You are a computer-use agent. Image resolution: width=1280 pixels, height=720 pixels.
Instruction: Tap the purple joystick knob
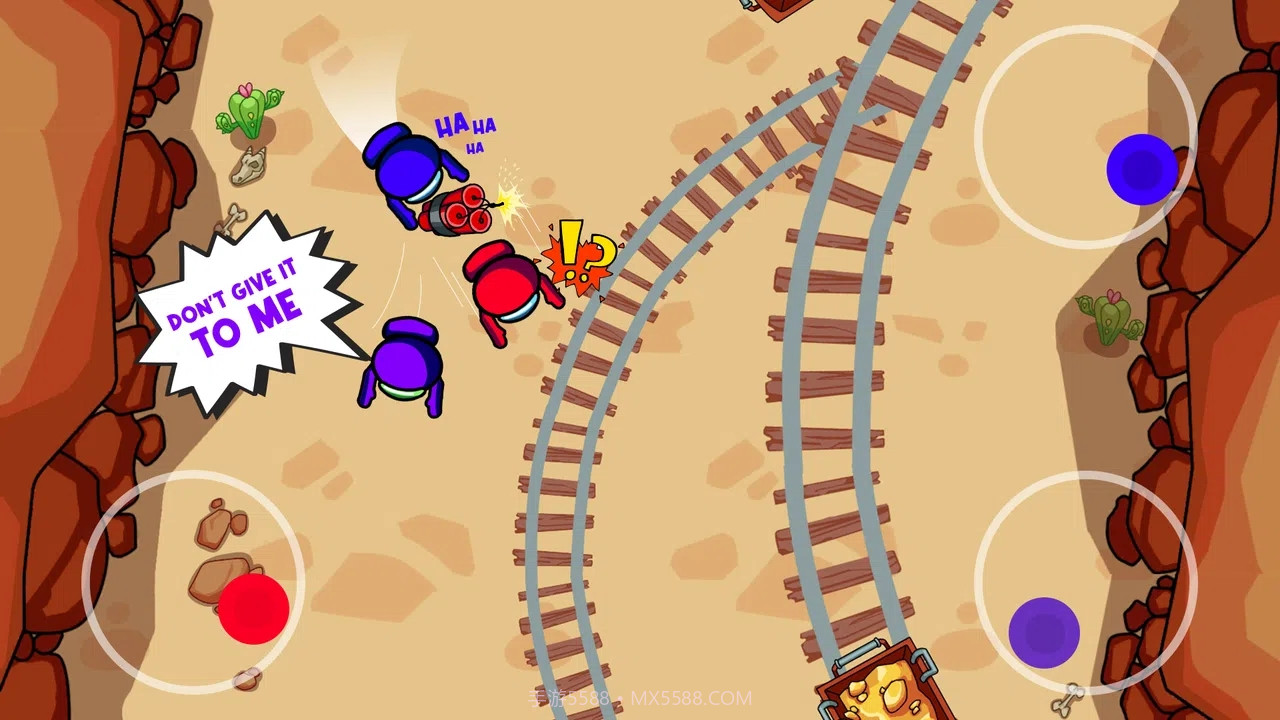click(x=1044, y=633)
